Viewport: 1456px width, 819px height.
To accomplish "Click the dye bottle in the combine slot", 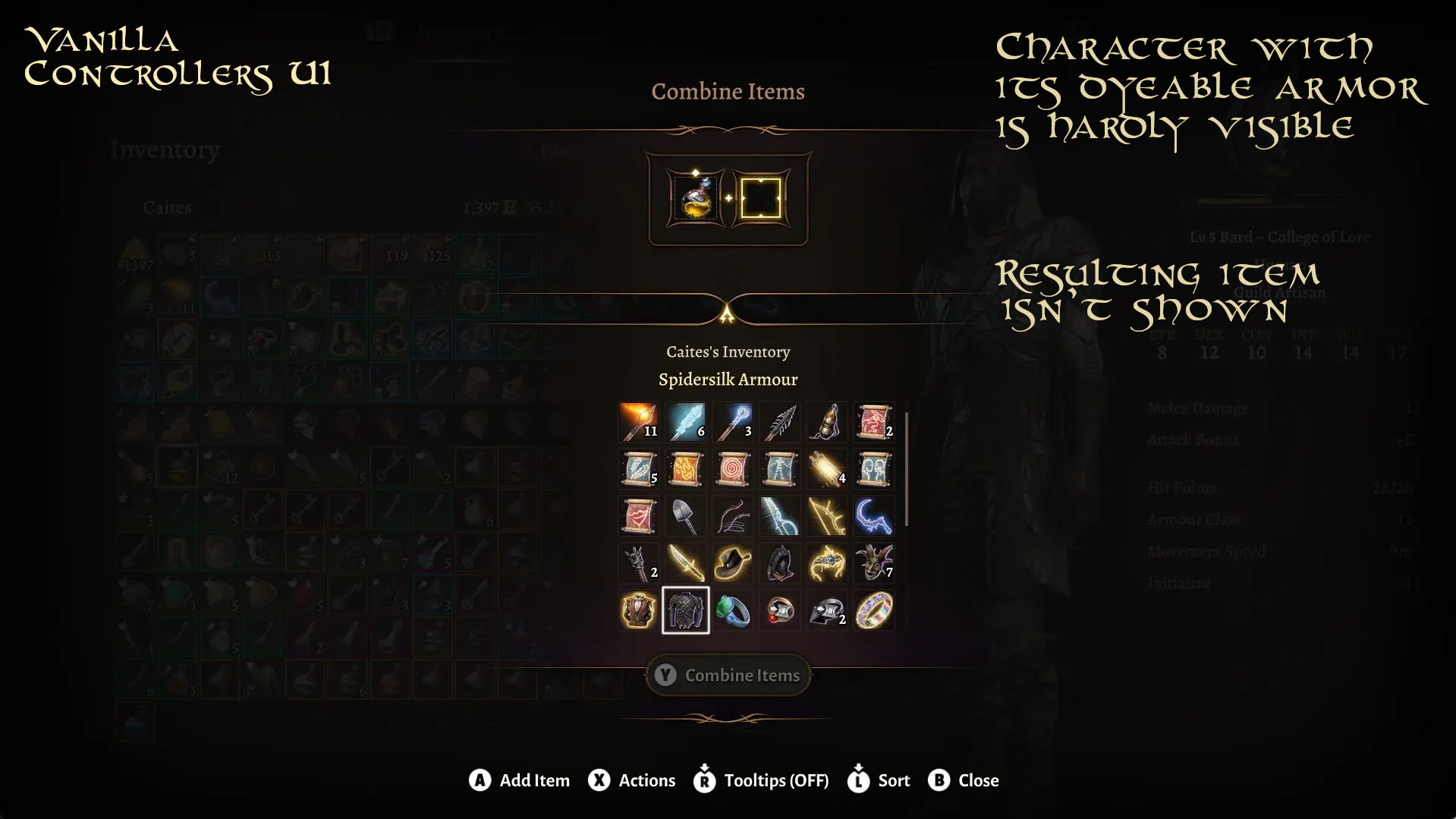I will (696, 197).
